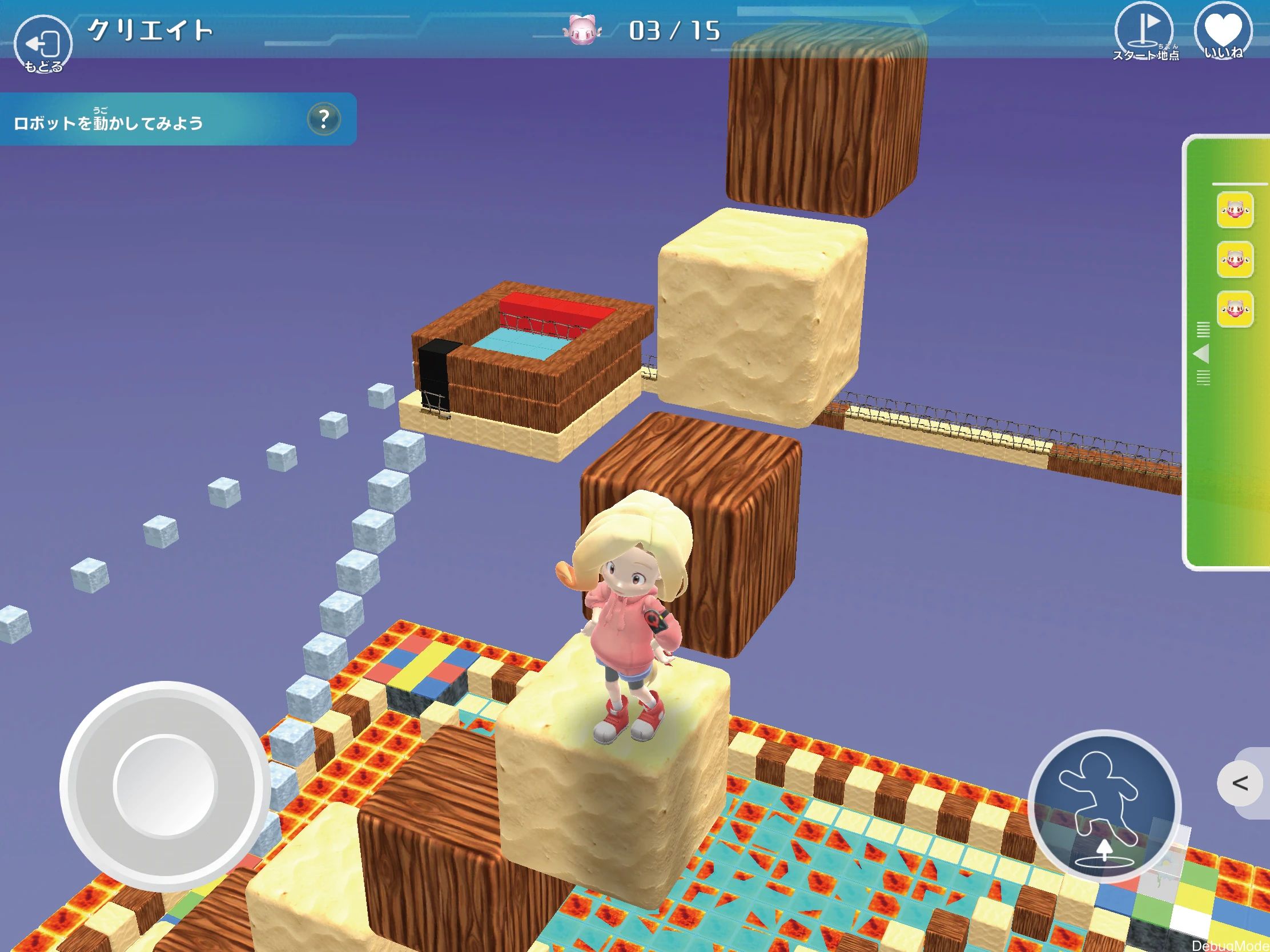Viewport: 1270px width, 952px height.
Task: Activate the jump action button
Action: coord(1104,807)
